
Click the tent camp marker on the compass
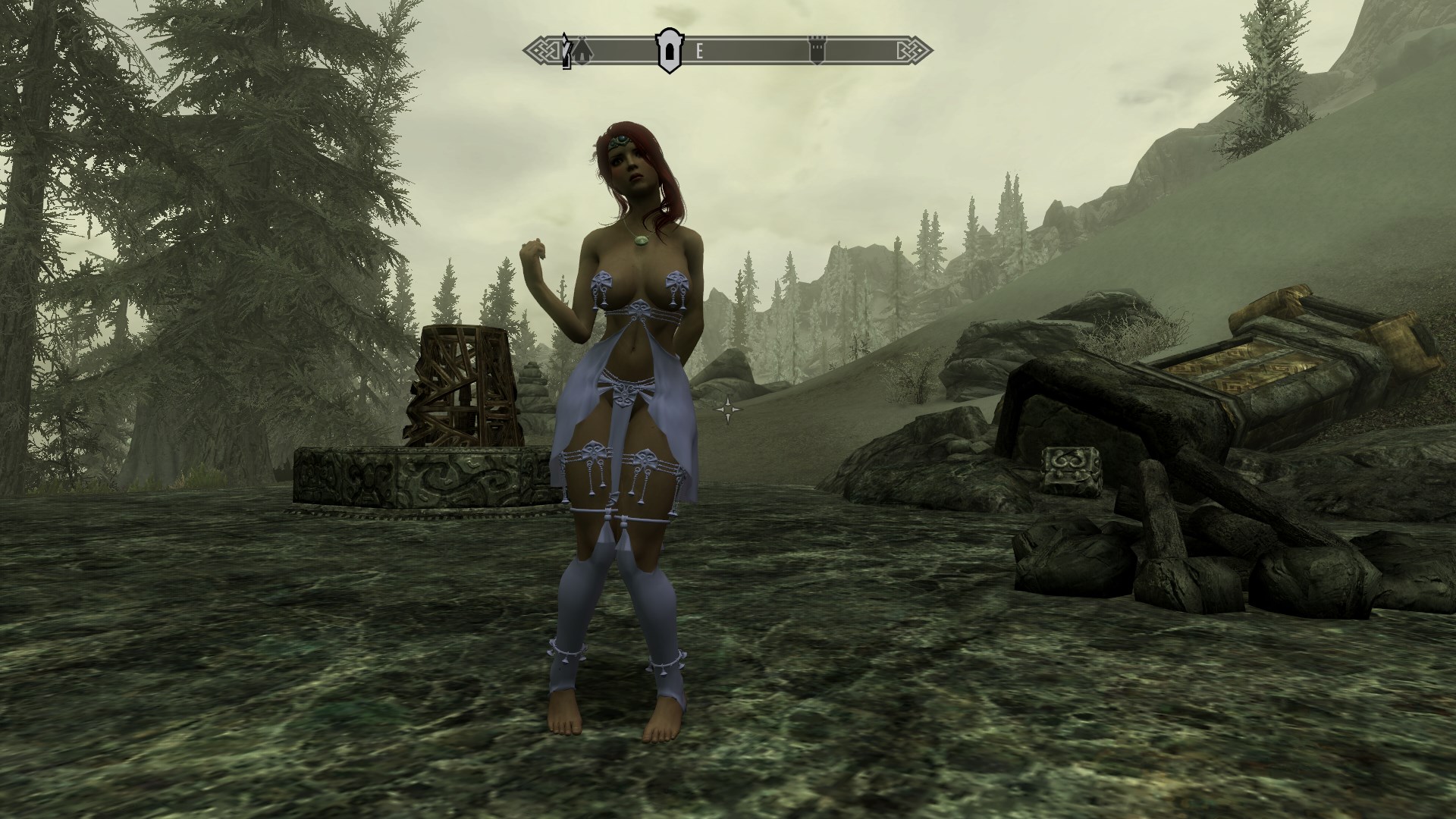(x=581, y=52)
